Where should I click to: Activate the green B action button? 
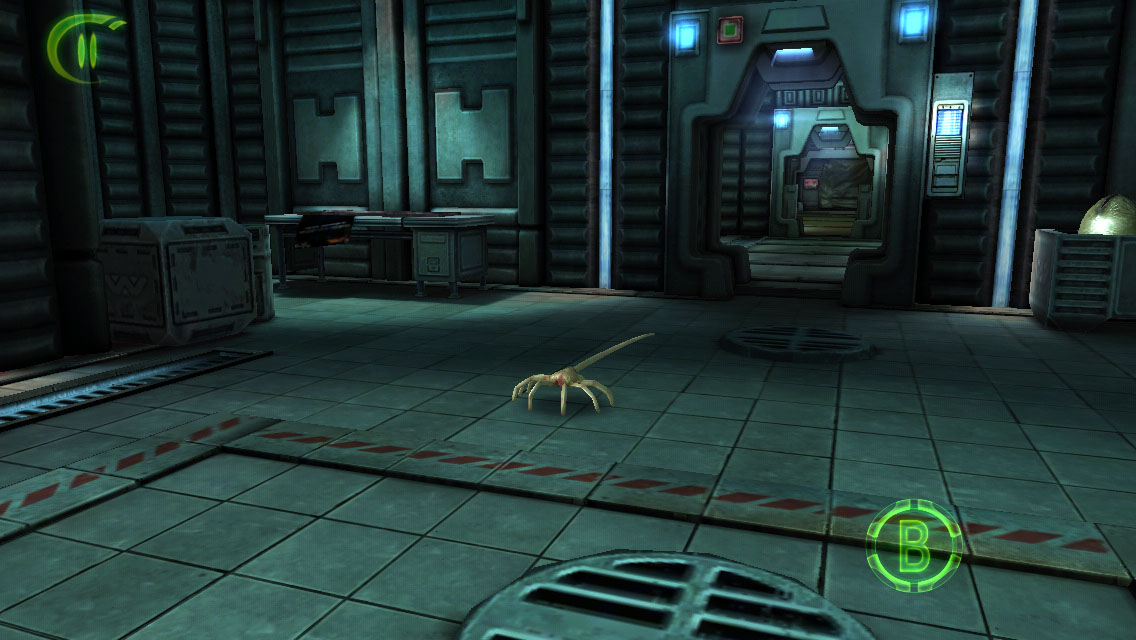tap(912, 546)
